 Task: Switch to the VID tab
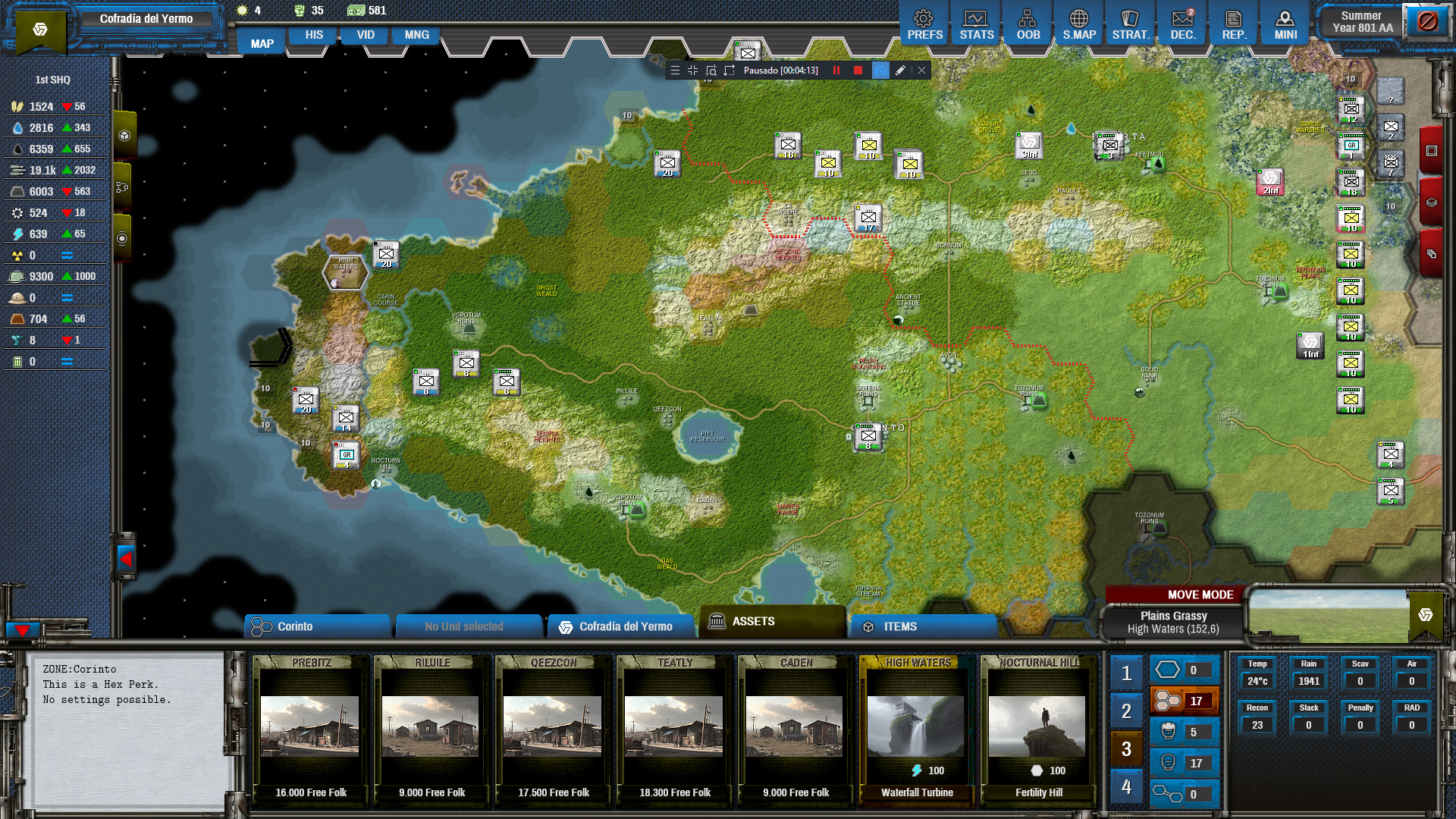pyautogui.click(x=366, y=35)
